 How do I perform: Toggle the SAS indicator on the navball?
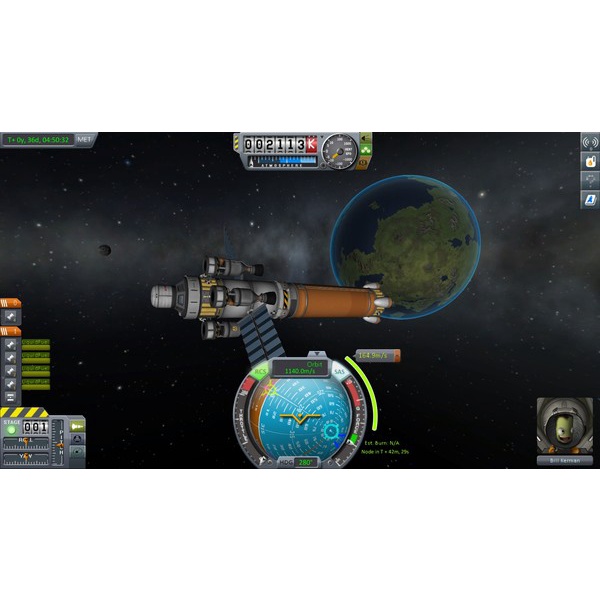pyautogui.click(x=337, y=371)
